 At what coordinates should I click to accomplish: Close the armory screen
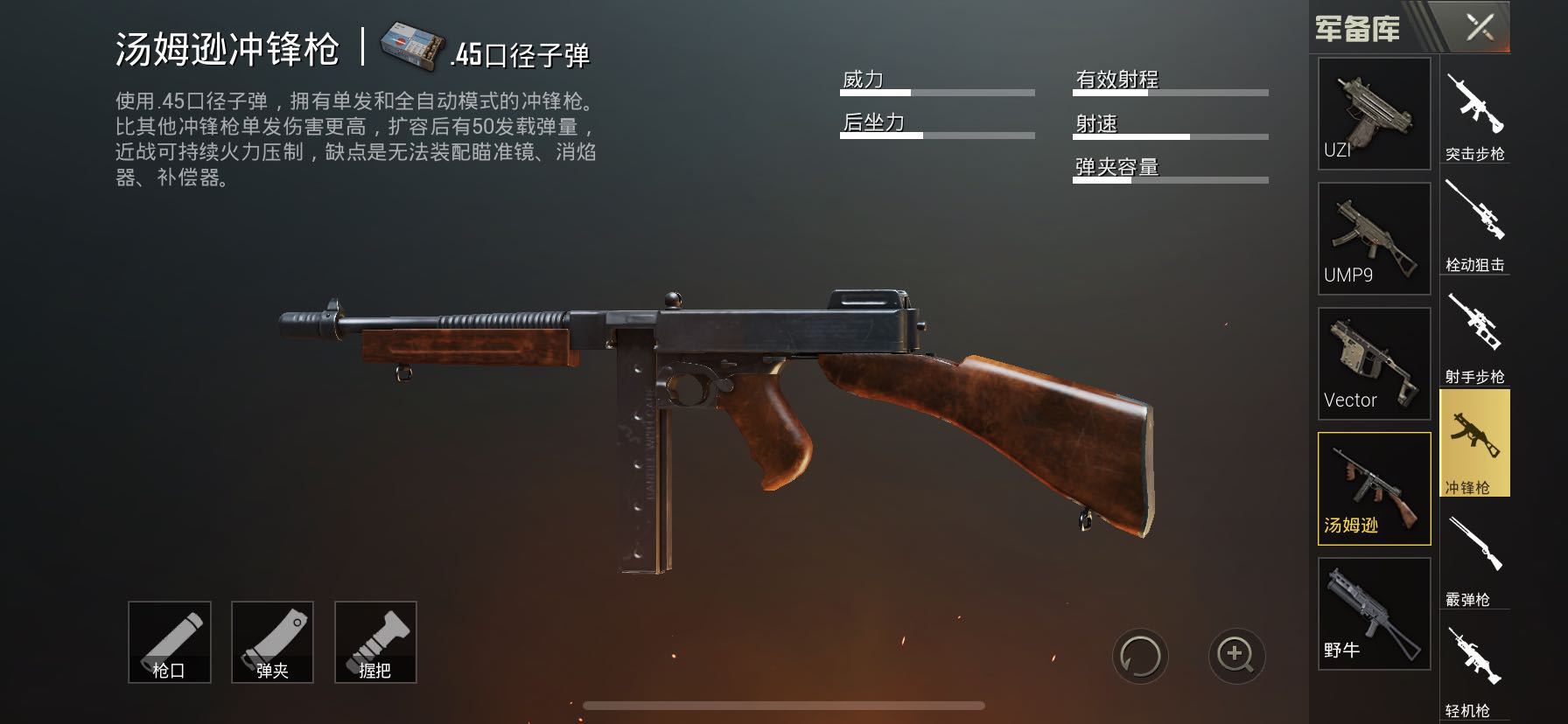click(x=1480, y=27)
